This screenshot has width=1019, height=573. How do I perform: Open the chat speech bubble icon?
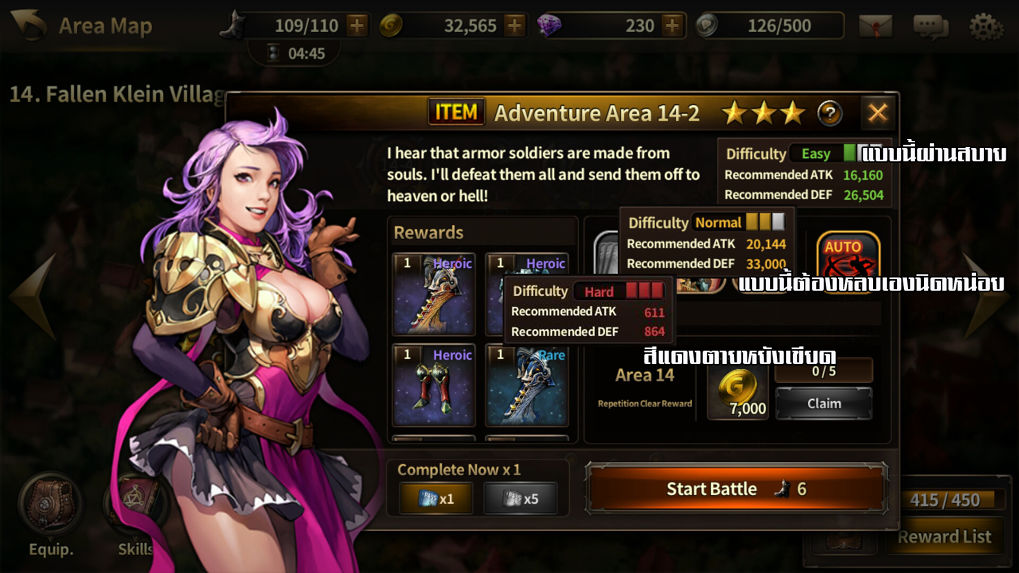coord(930,26)
